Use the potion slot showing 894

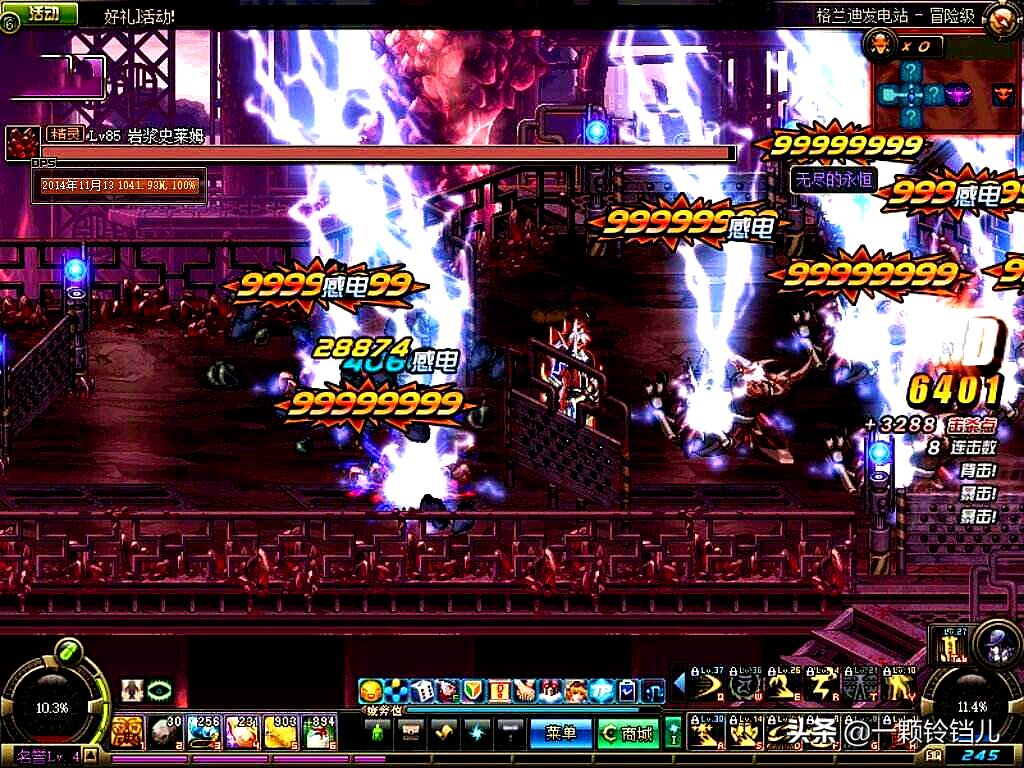click(320, 733)
